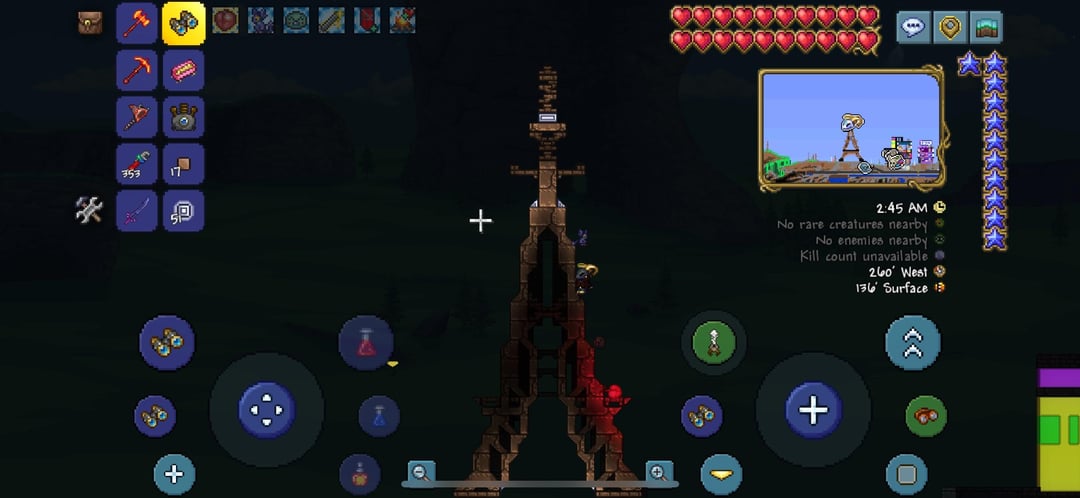The width and height of the screenshot is (1080, 498).
Task: Select the pink item hotbar slot
Action: click(x=184, y=70)
